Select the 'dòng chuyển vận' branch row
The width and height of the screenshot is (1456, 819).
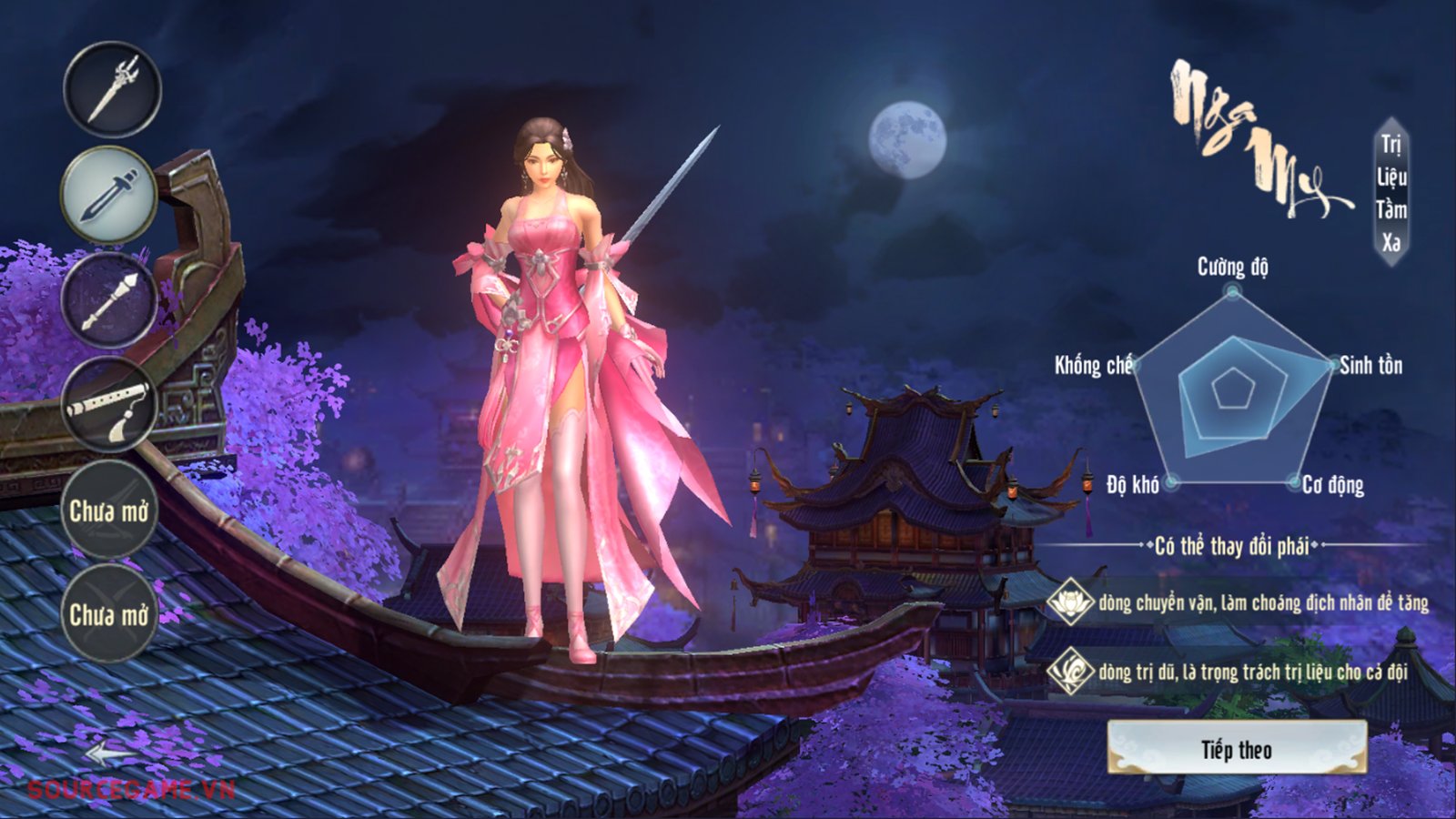pos(1239,602)
